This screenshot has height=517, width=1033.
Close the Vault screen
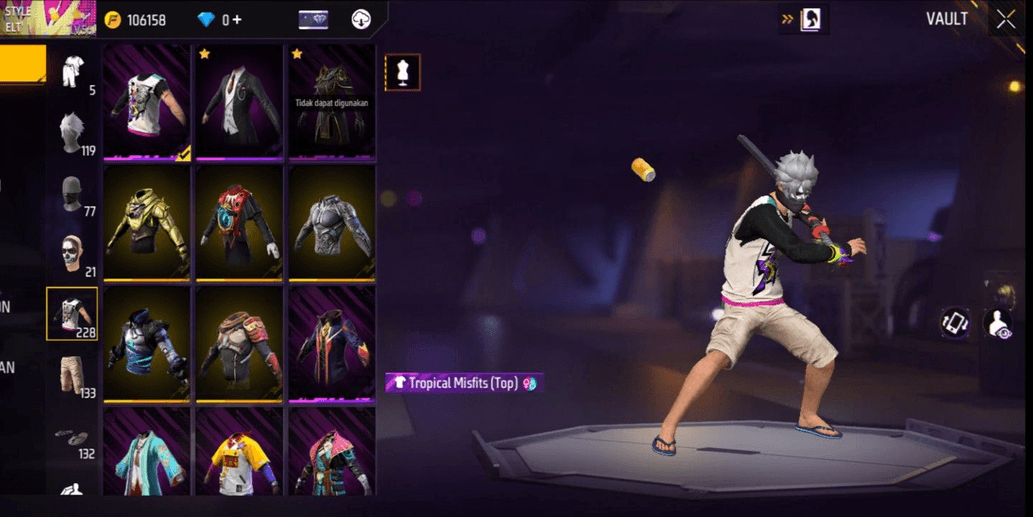pos(1005,20)
